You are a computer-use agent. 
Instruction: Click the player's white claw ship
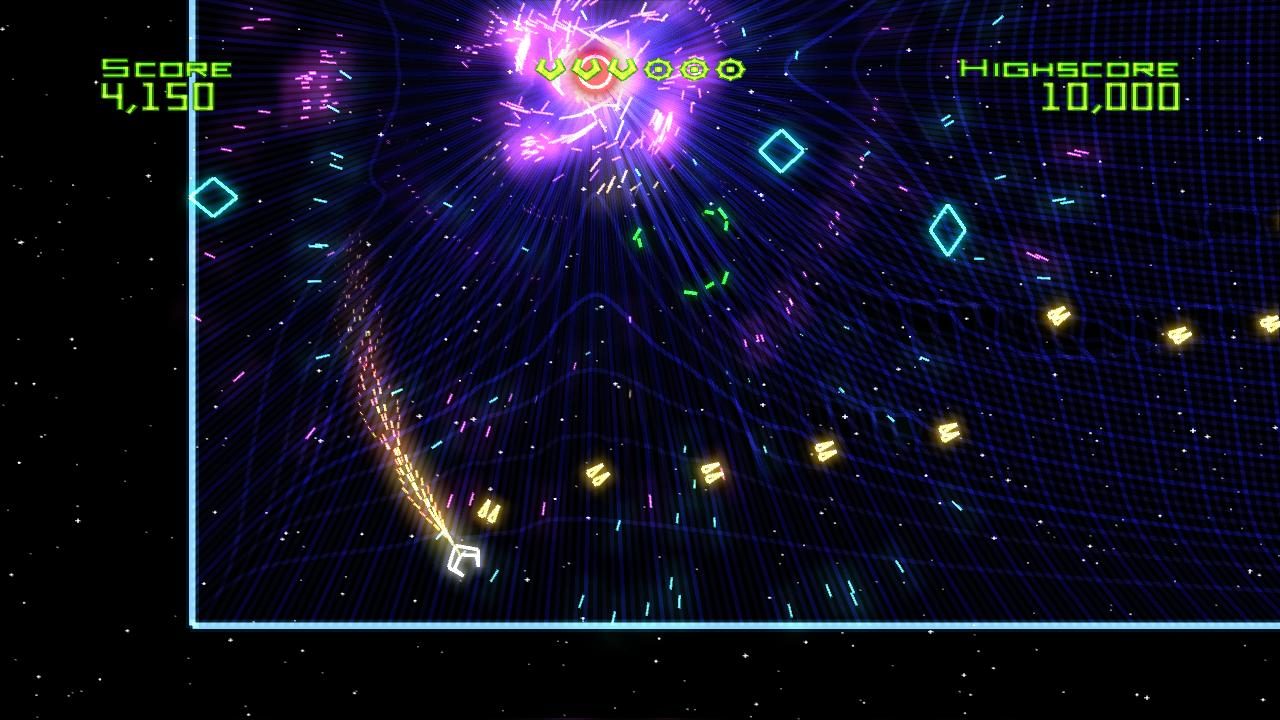point(463,558)
